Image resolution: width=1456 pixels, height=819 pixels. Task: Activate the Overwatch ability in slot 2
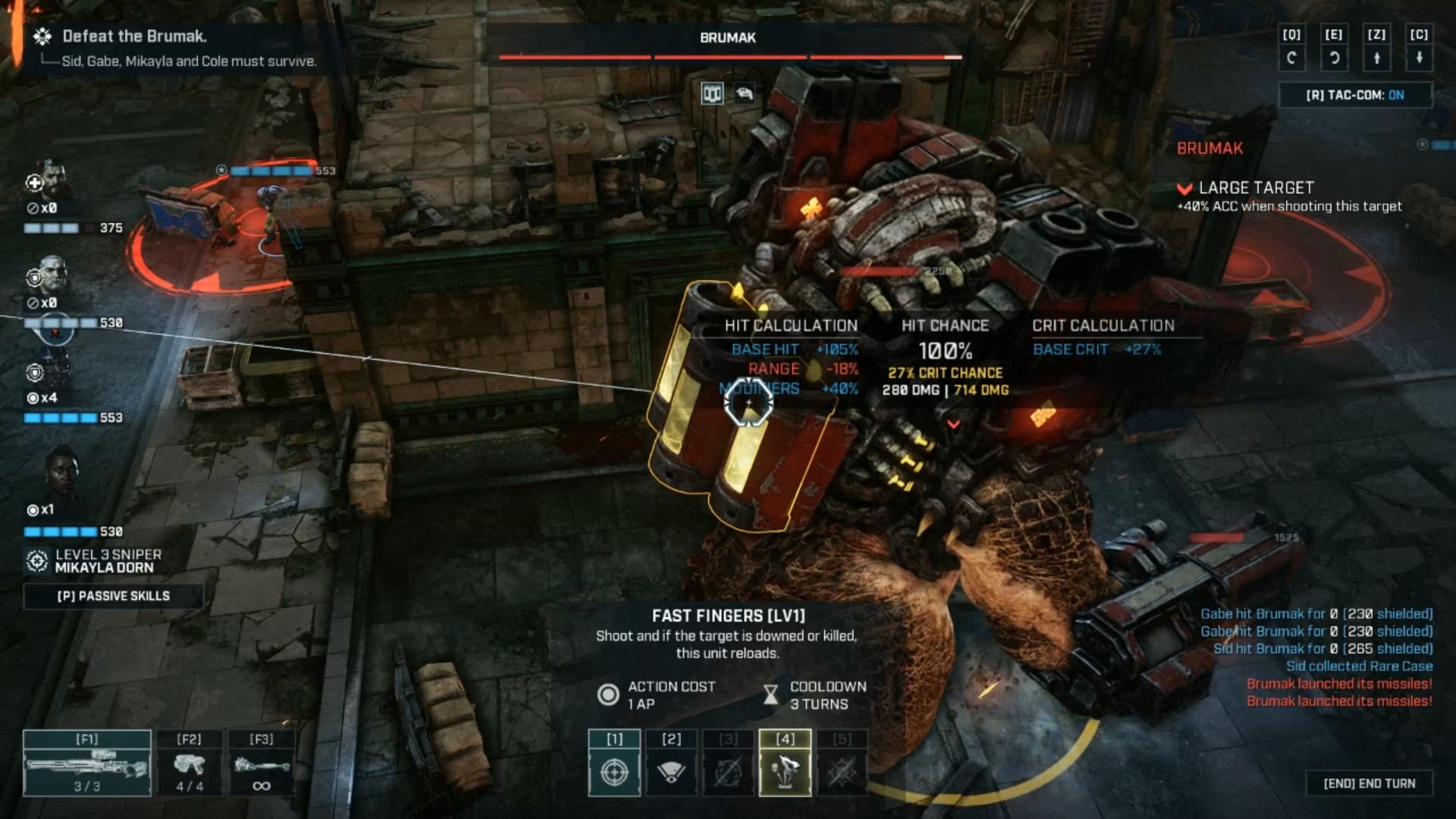(x=671, y=764)
